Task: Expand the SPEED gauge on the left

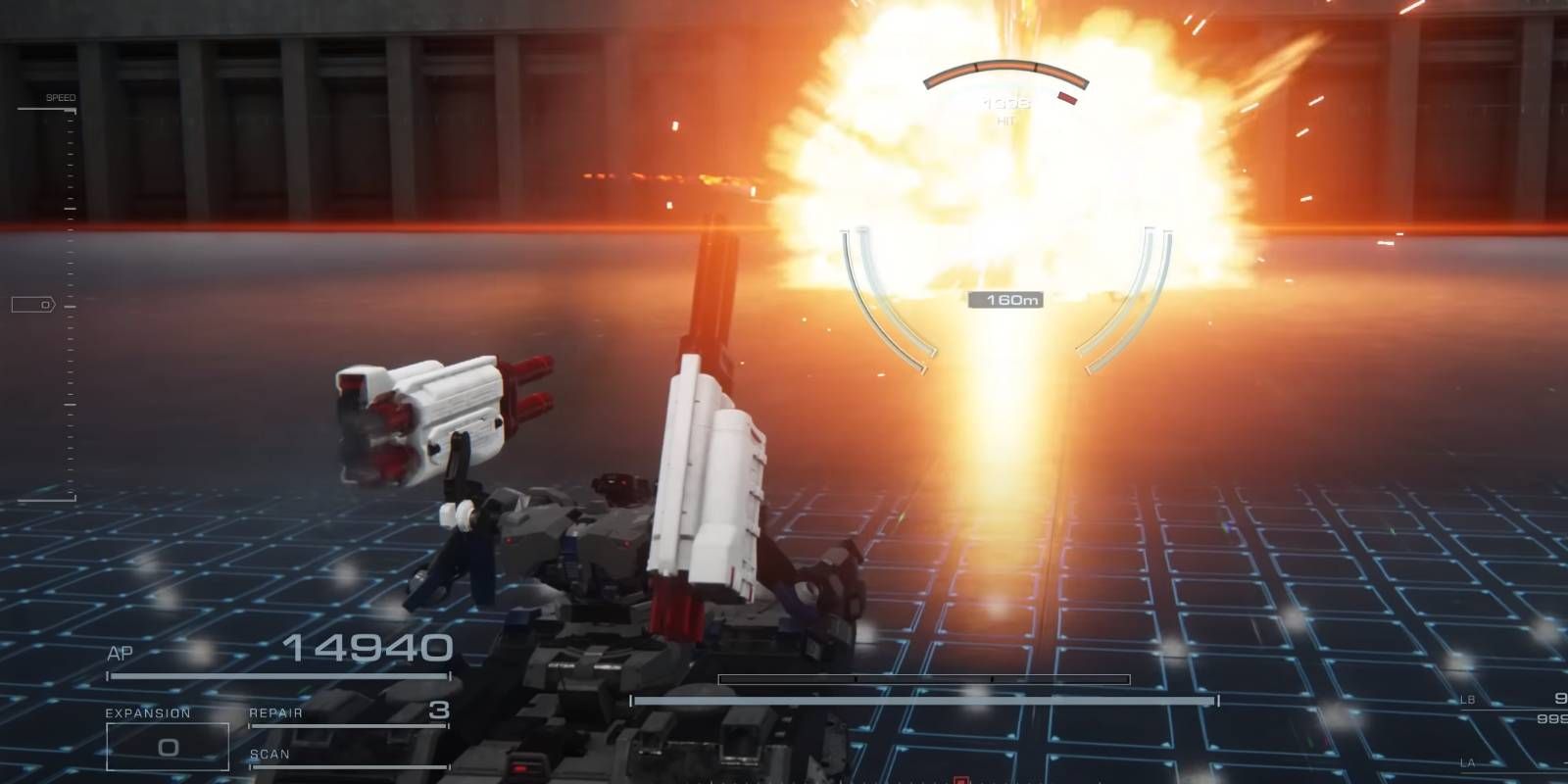Action: (x=61, y=98)
